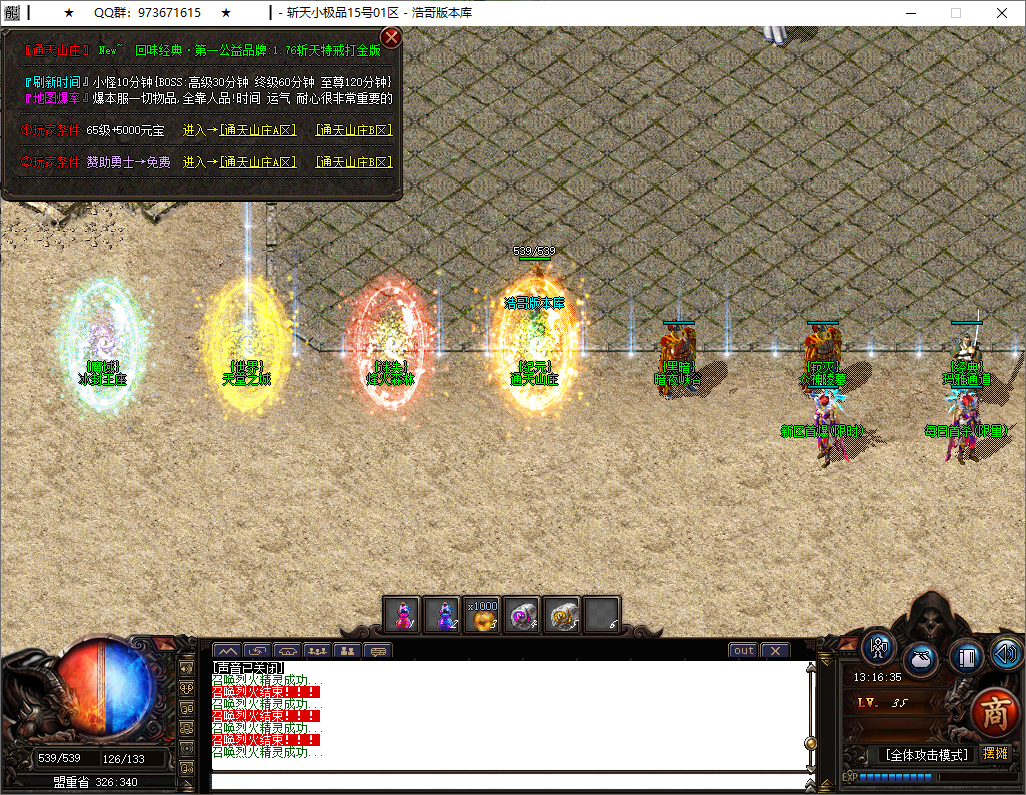The width and height of the screenshot is (1026, 795).
Task: Open the bag pouch icon
Action: click(x=921, y=660)
